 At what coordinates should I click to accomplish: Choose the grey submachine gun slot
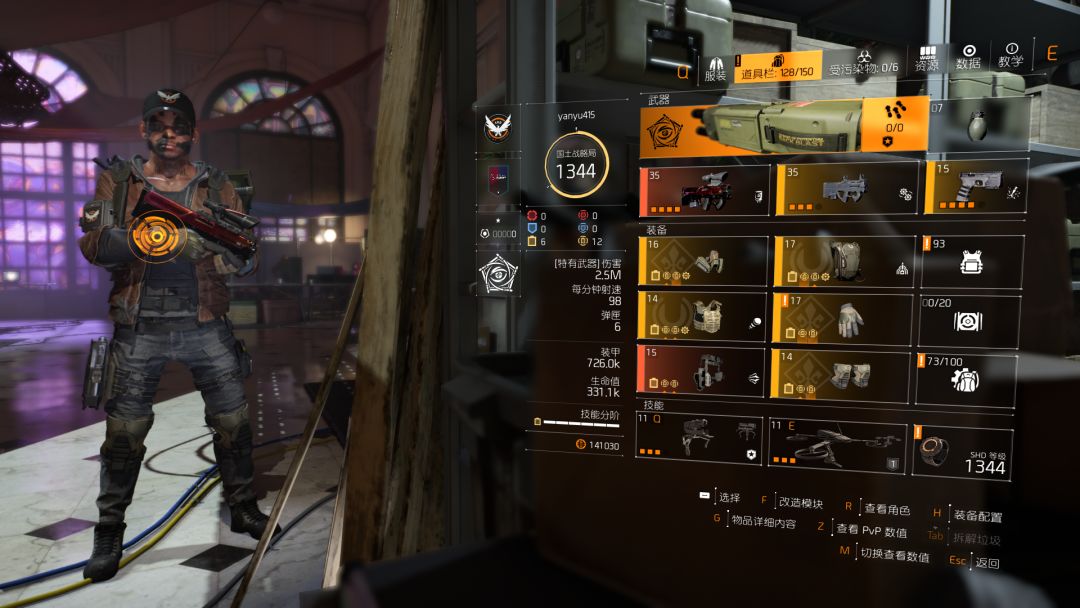(846, 190)
